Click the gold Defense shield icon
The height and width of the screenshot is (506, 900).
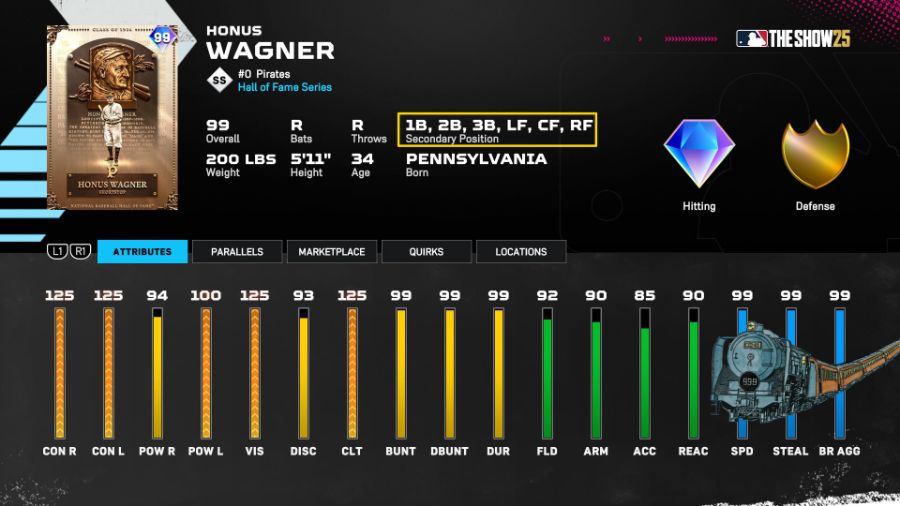[814, 153]
